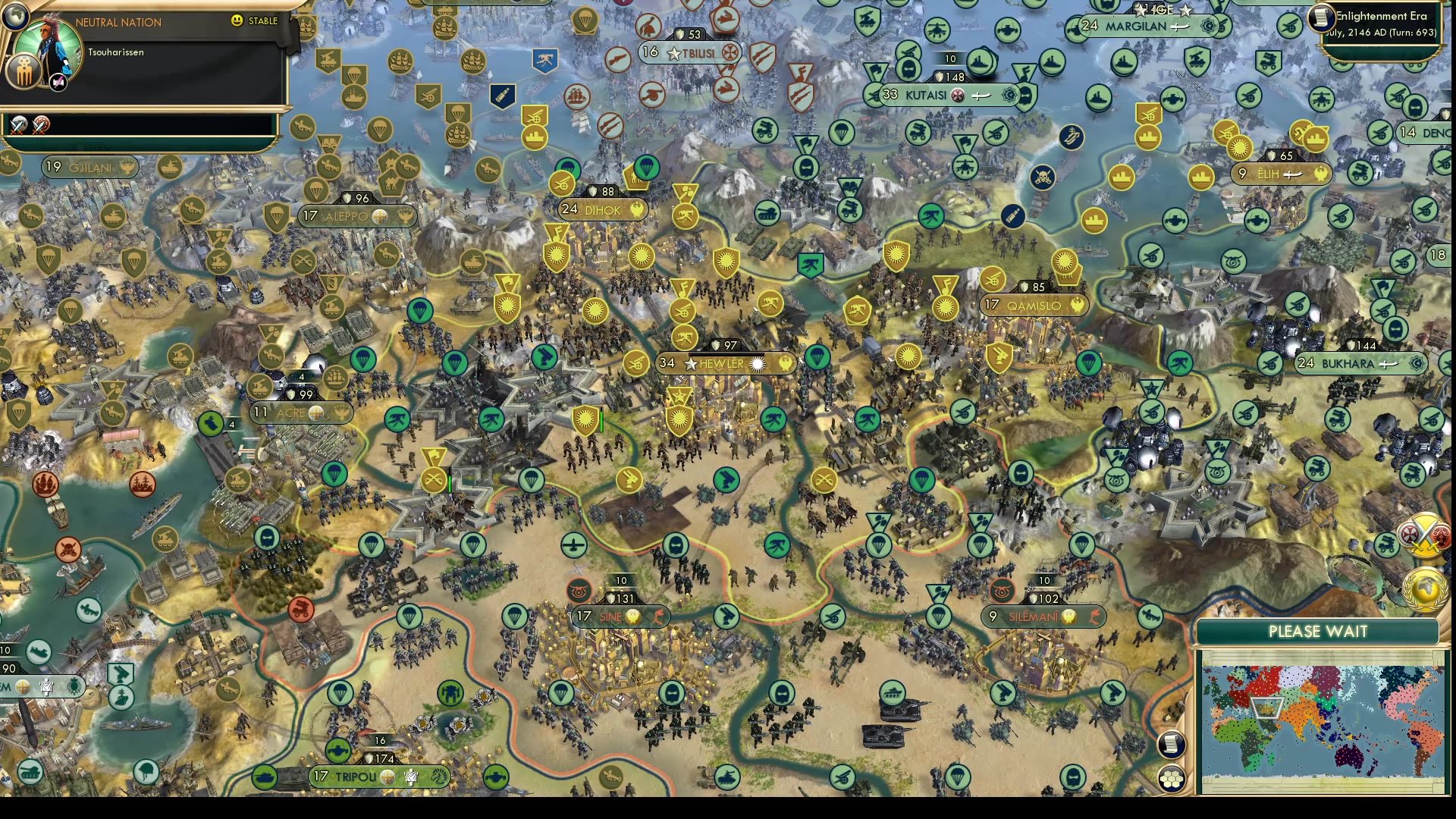Select the Qamislo city banner
Viewport: 1456px width, 819px height.
(1034, 306)
